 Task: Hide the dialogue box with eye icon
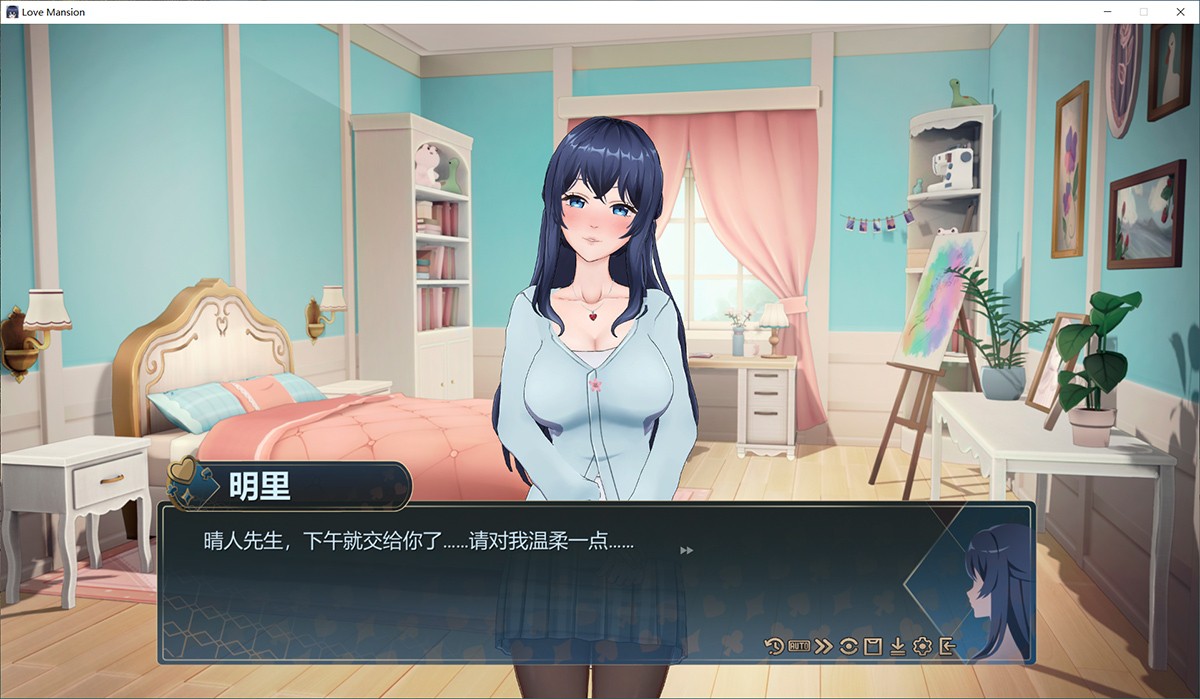click(848, 646)
